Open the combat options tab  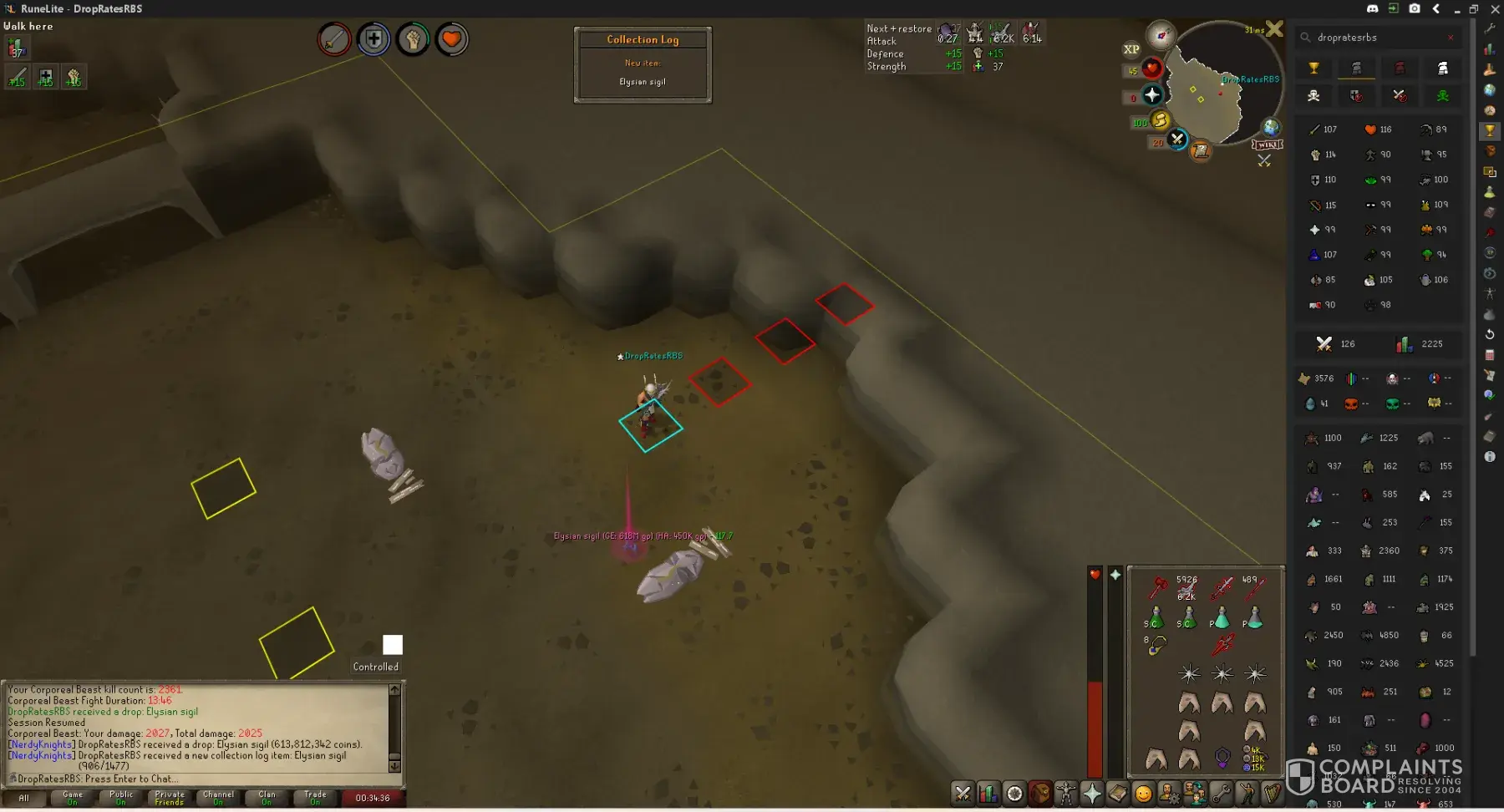coord(963,793)
